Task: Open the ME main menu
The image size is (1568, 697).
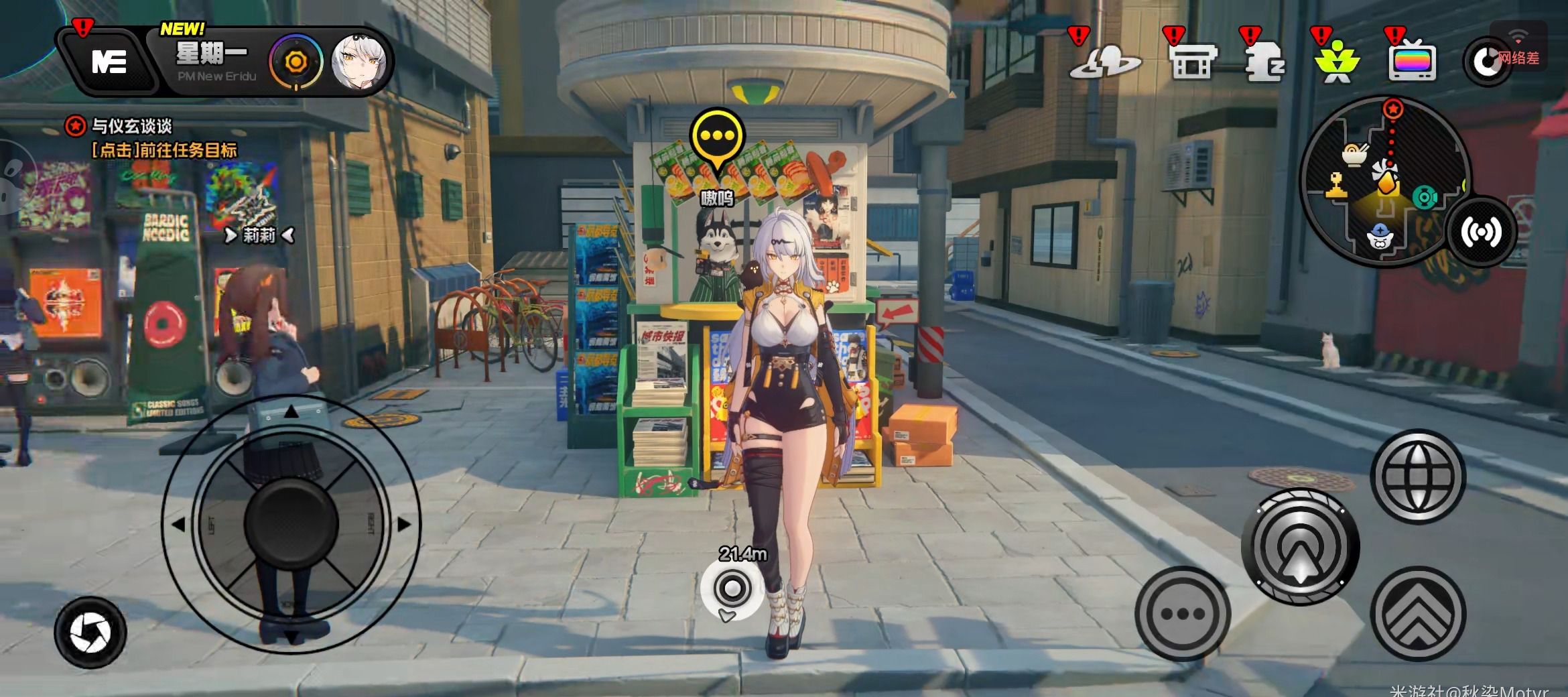Action: click(x=109, y=62)
